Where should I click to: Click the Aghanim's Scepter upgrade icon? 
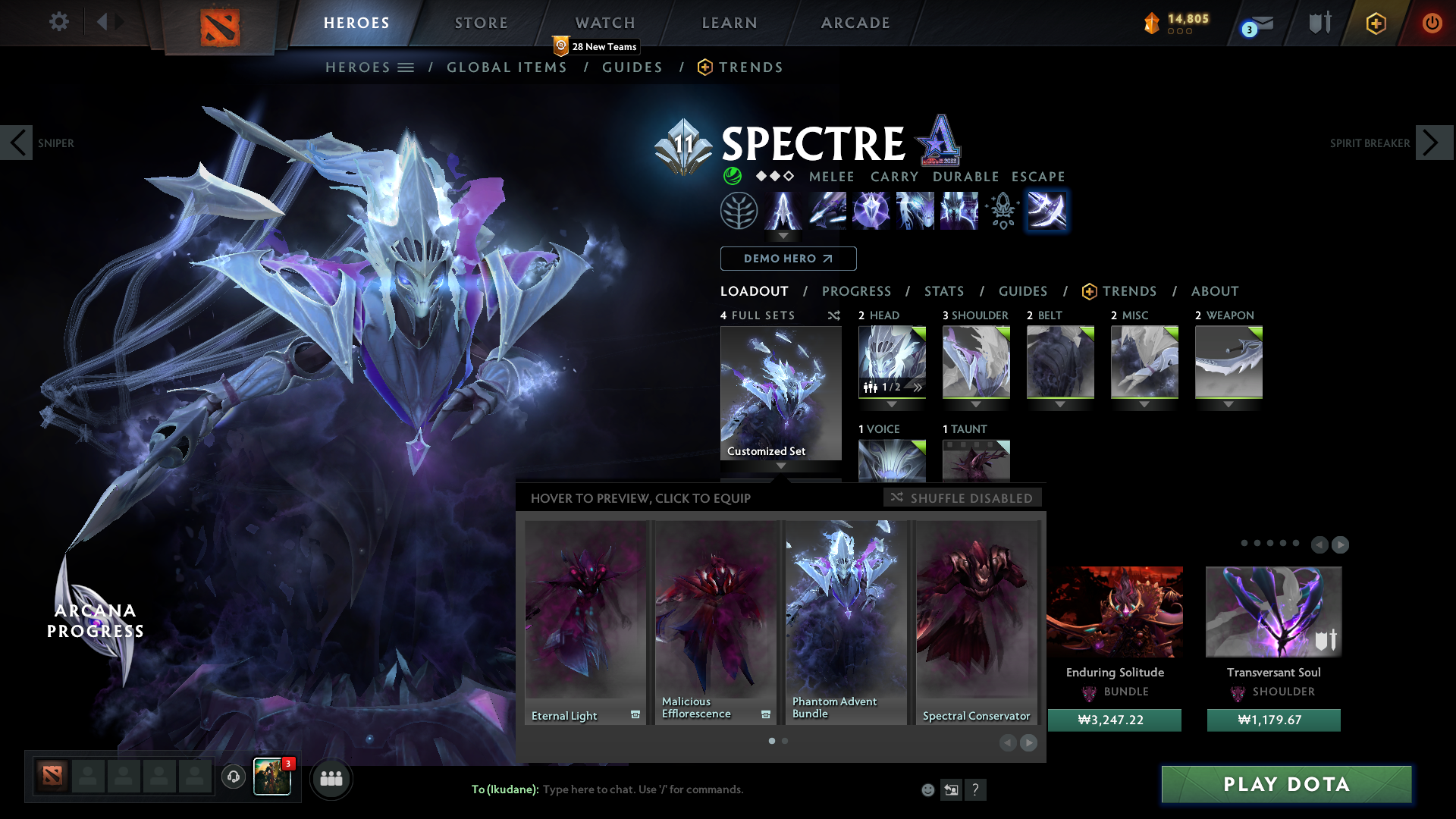coord(1003,210)
